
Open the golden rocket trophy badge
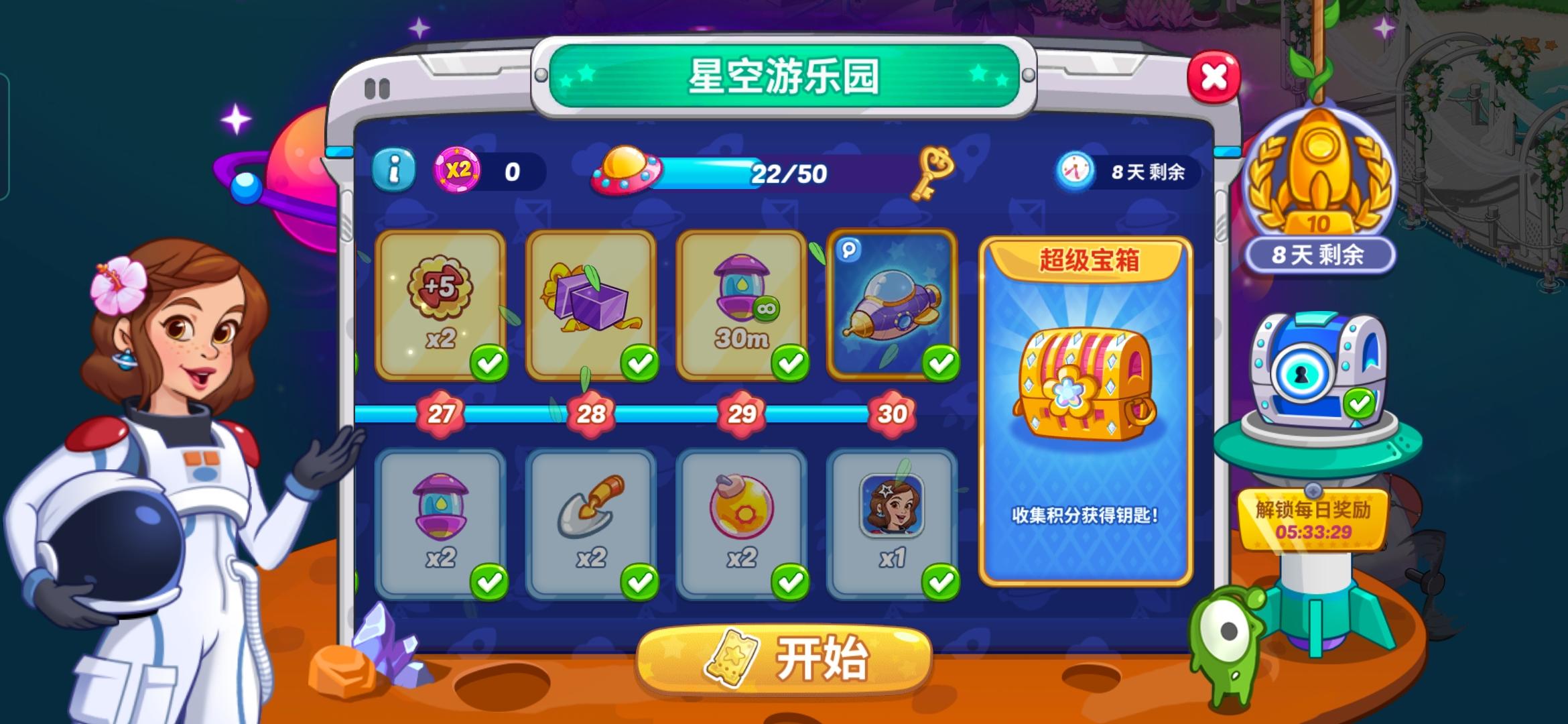(1322, 182)
